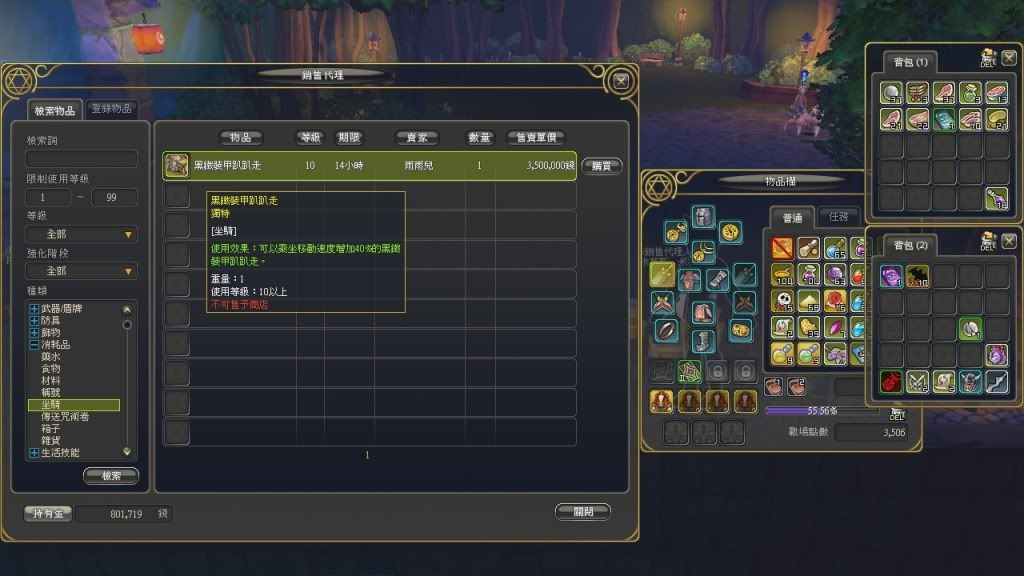Sort listings by the 期限 column header
Viewport: 1024px width, 576px height.
[x=348, y=138]
